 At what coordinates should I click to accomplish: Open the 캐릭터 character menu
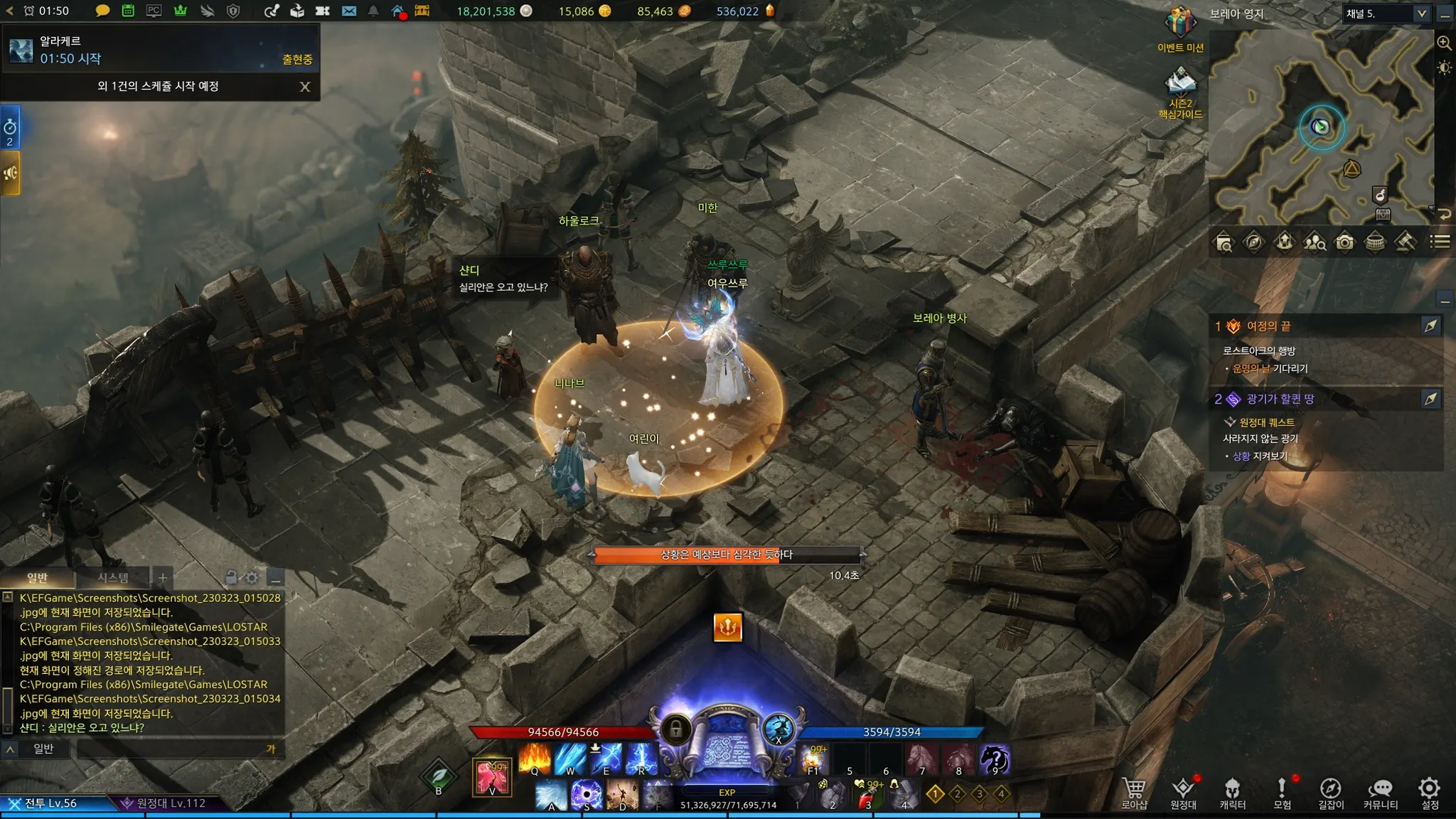(x=1232, y=792)
